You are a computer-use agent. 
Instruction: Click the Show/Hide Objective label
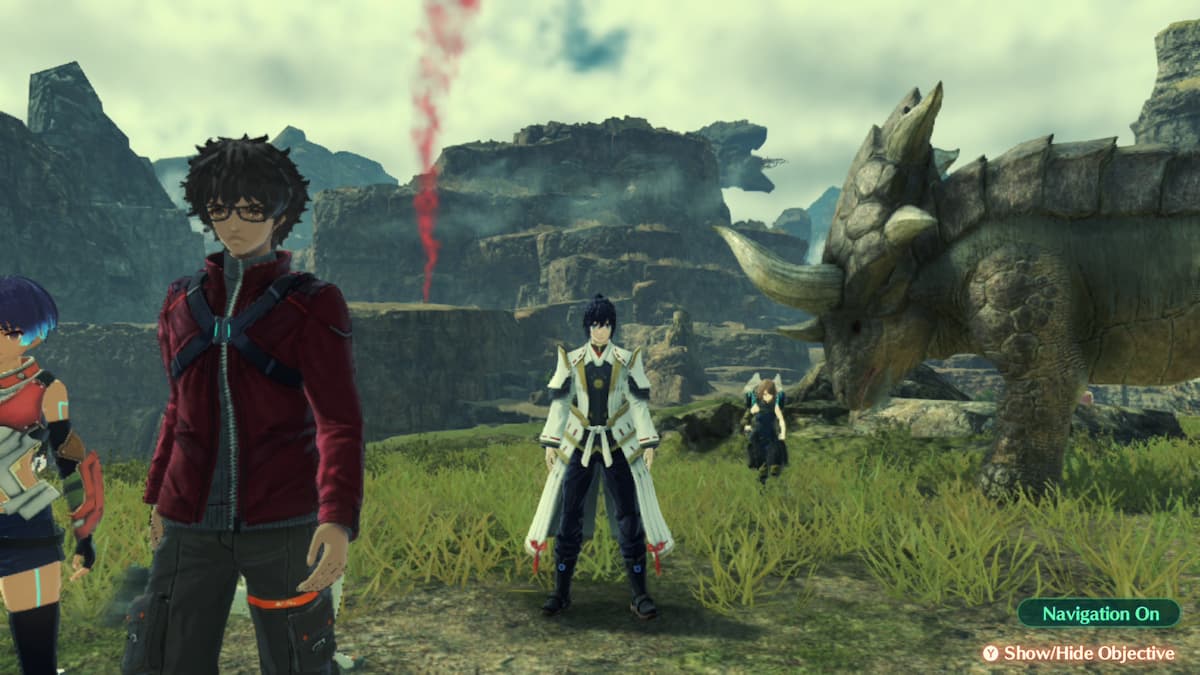(x=1089, y=653)
